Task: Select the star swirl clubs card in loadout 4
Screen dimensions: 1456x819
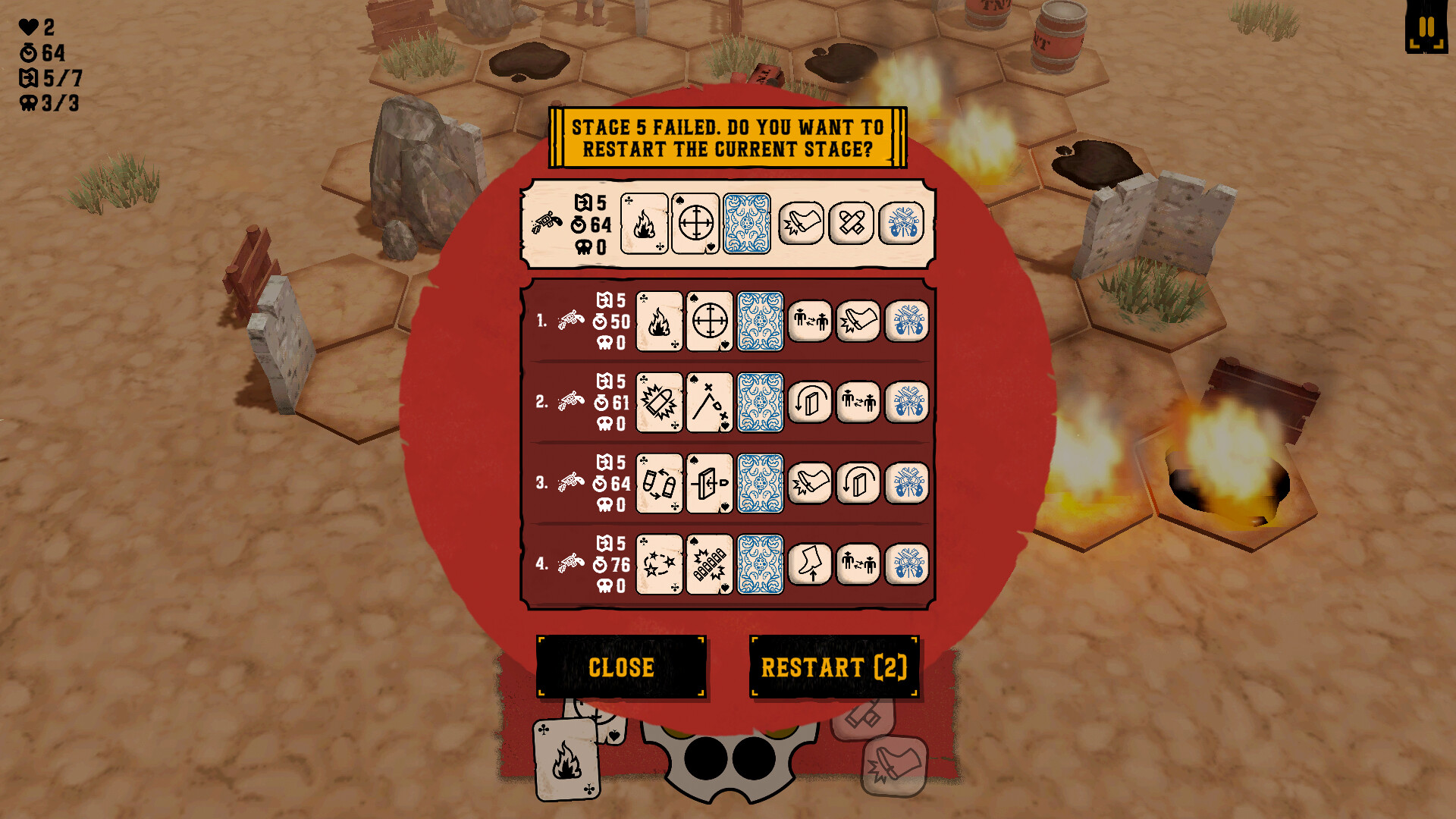Action: [x=658, y=564]
